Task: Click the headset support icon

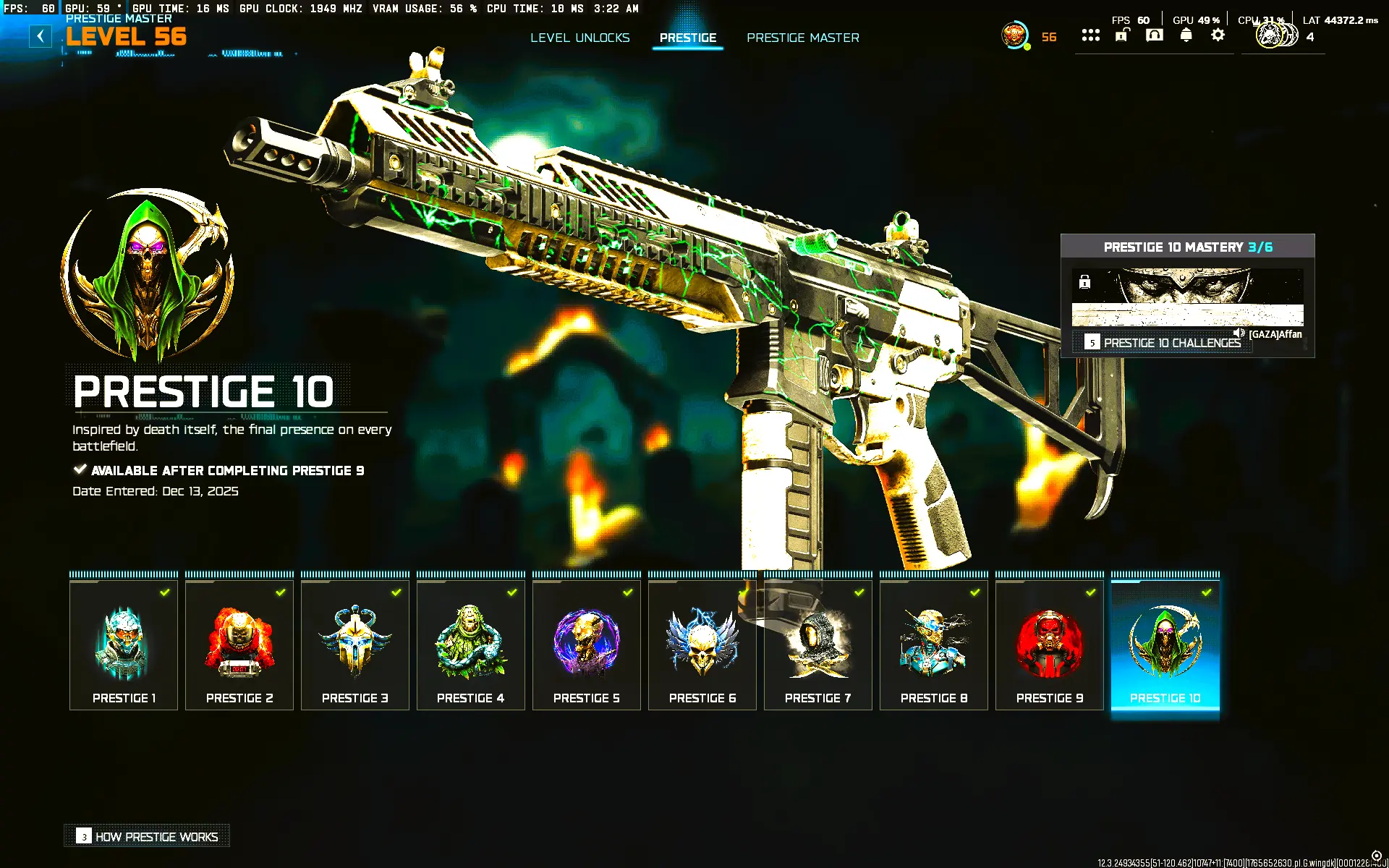Action: click(1155, 35)
